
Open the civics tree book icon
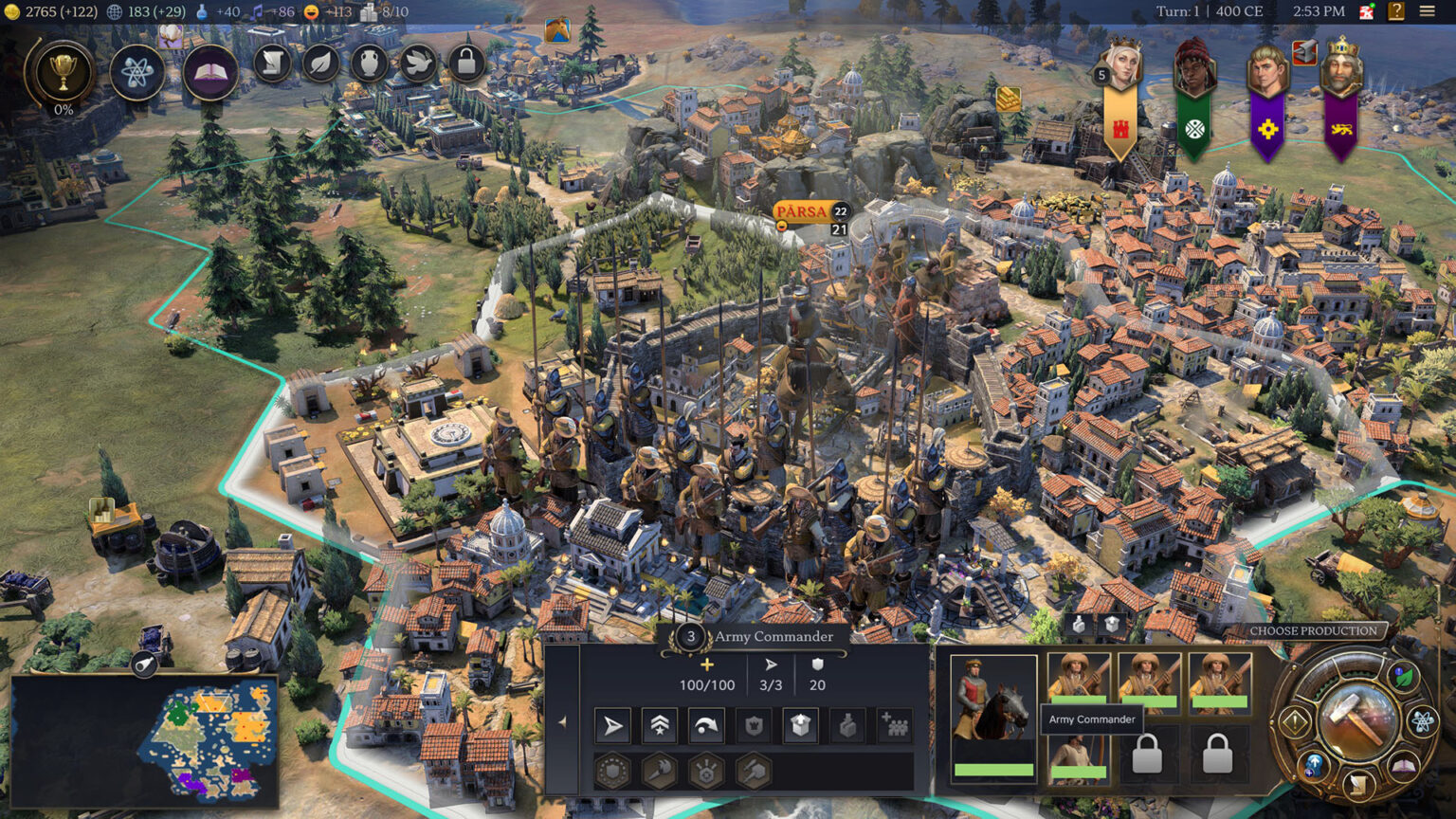point(209,72)
